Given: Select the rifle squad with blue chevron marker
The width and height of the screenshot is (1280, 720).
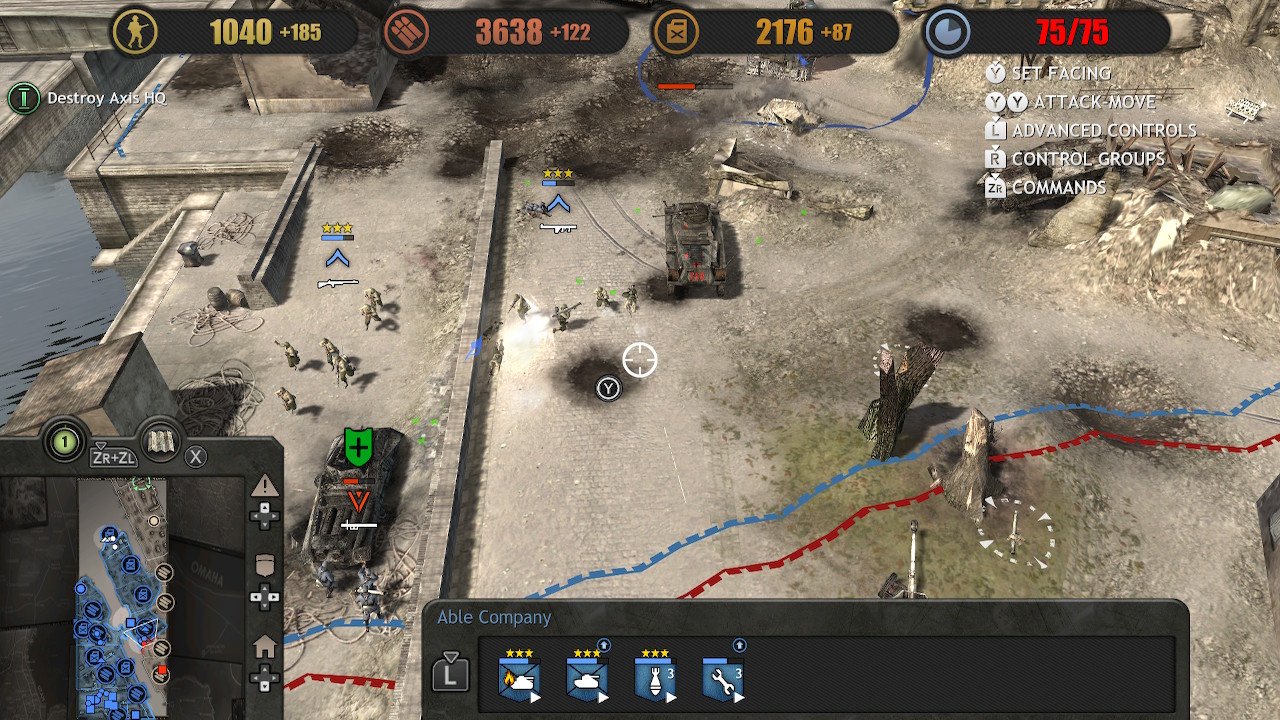Looking at the screenshot, I should [338, 259].
